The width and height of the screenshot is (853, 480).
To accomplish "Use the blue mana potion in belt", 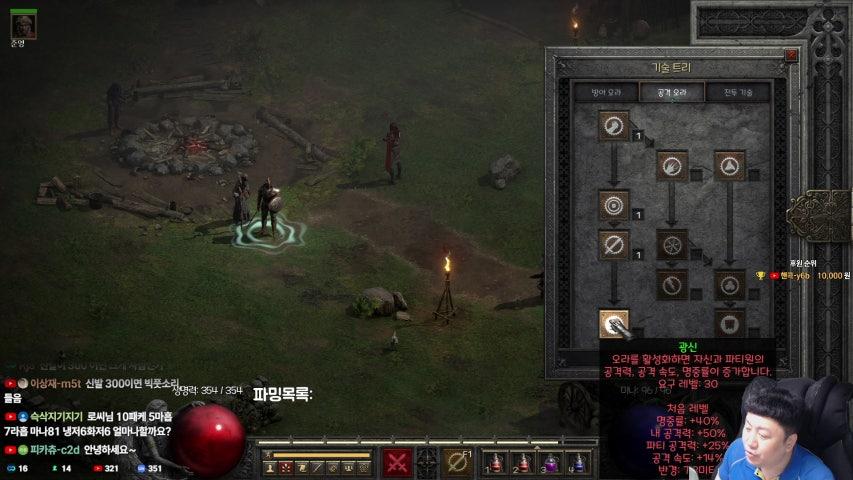I will point(577,463).
